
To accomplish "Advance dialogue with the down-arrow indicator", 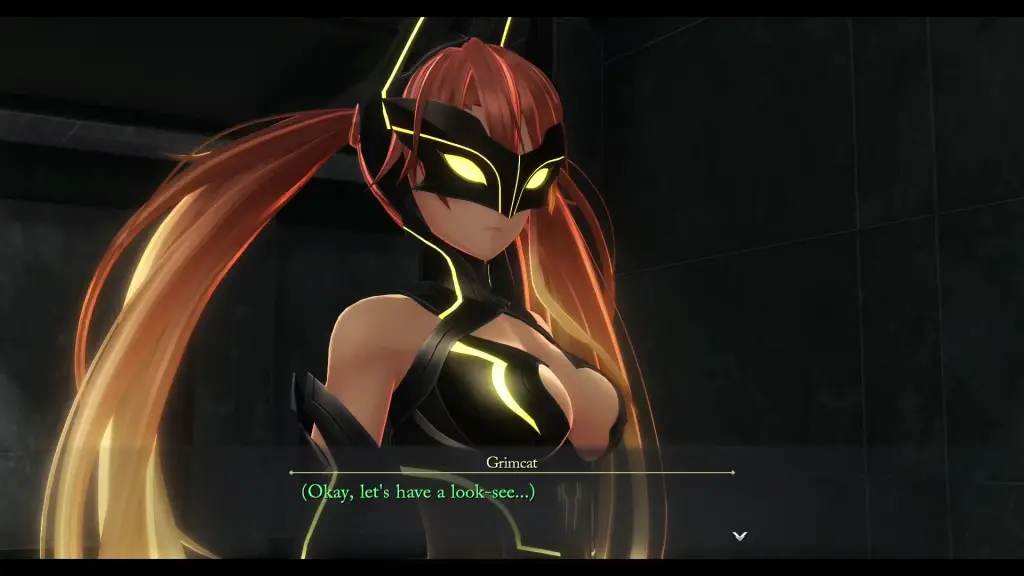I will click(x=739, y=536).
